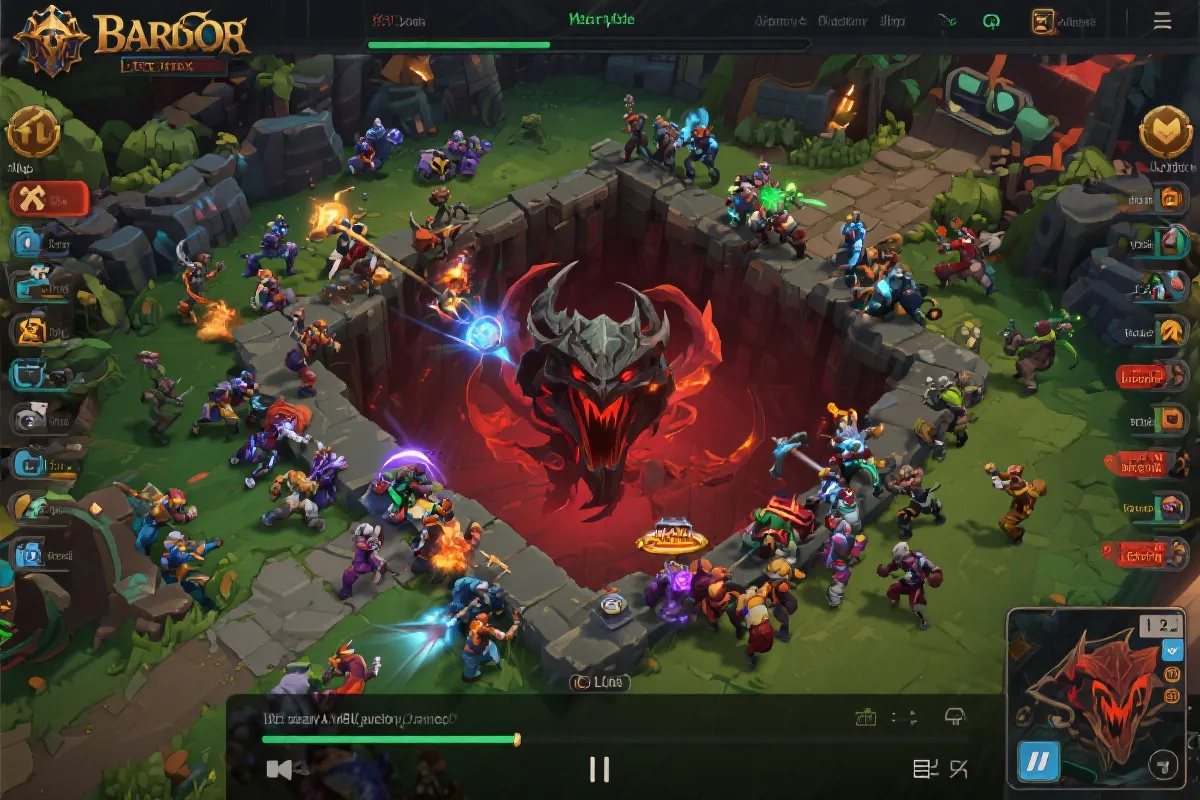This screenshot has width=1200, height=800.
Task: Click the blue pause button on the minimap
Action: coord(1039,763)
